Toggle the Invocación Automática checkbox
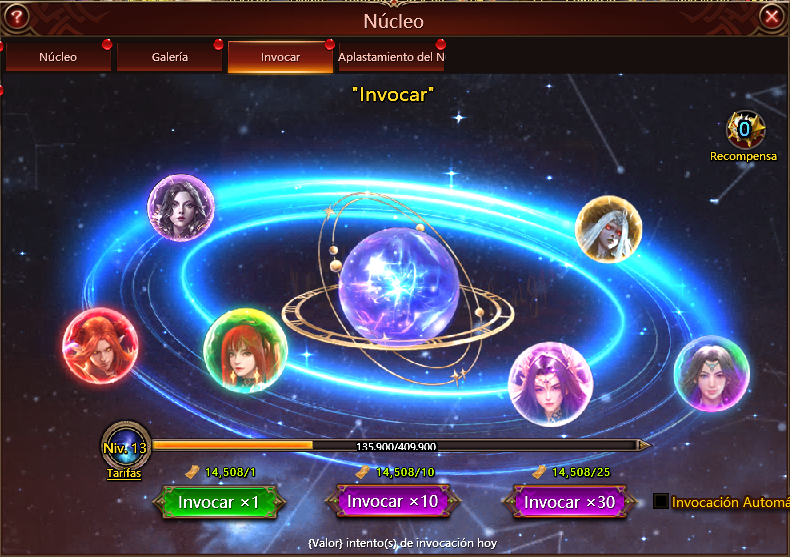Screen dimensions: 790x557 tap(661, 501)
